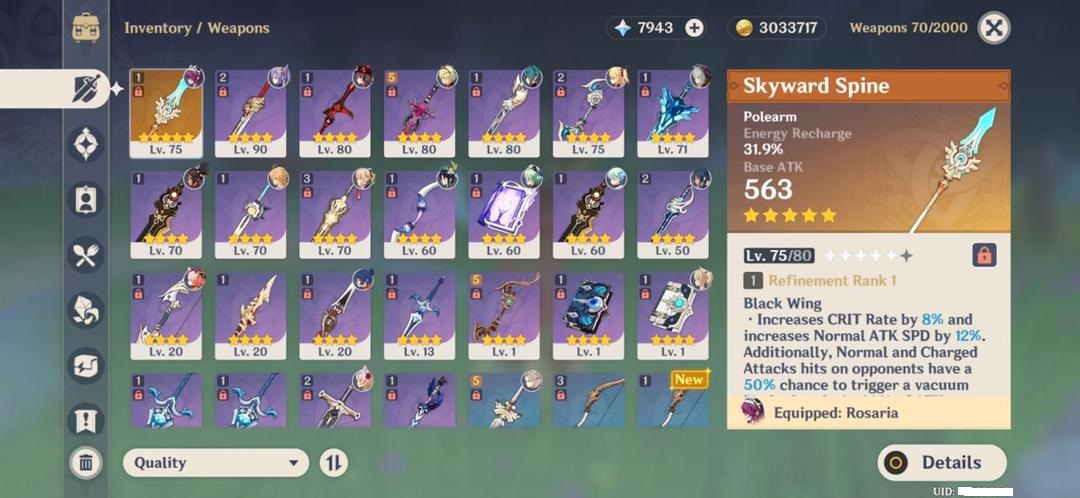Select the Lv. 90 weapon slot

pyautogui.click(x=250, y=113)
